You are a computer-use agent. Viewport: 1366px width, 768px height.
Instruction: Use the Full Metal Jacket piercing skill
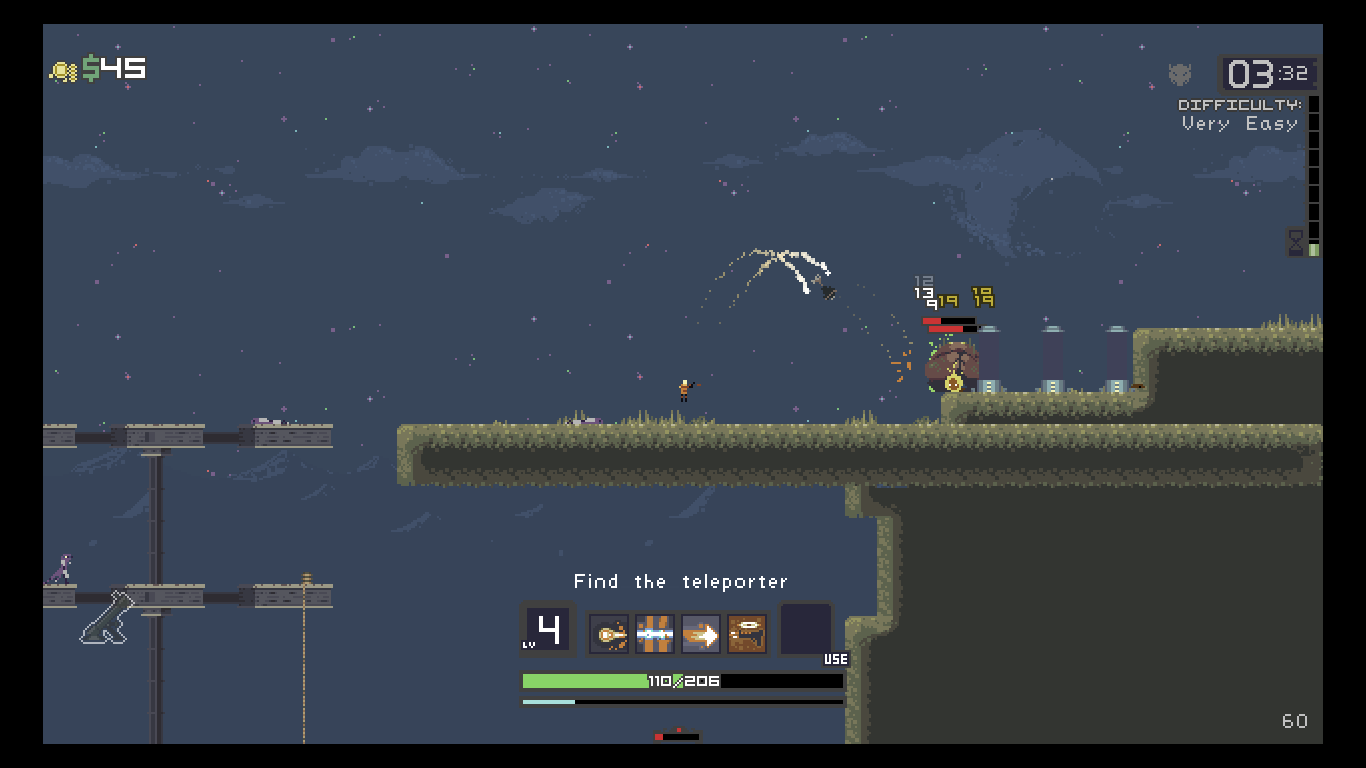655,634
